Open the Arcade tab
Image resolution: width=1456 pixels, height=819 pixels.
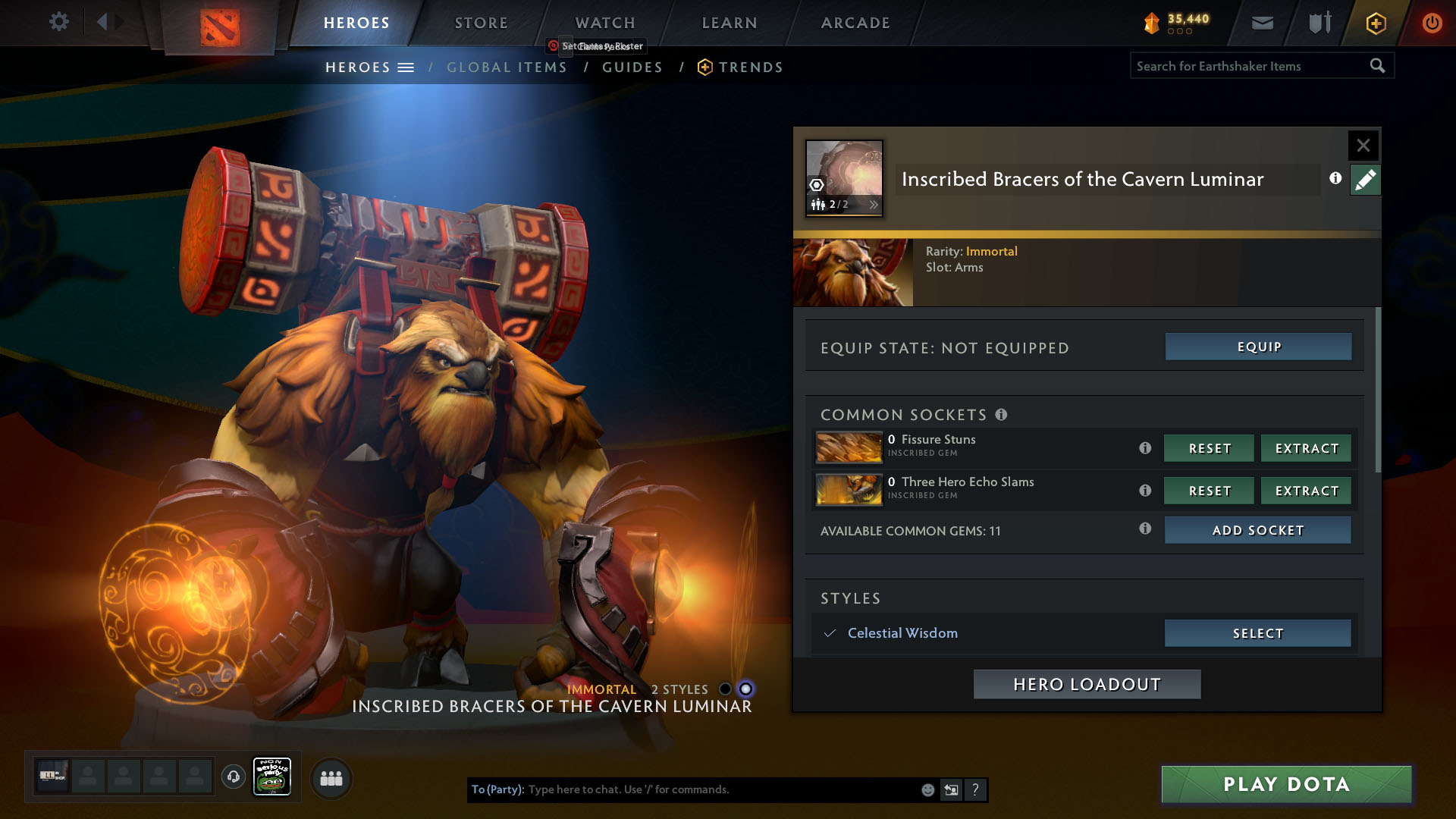click(855, 23)
